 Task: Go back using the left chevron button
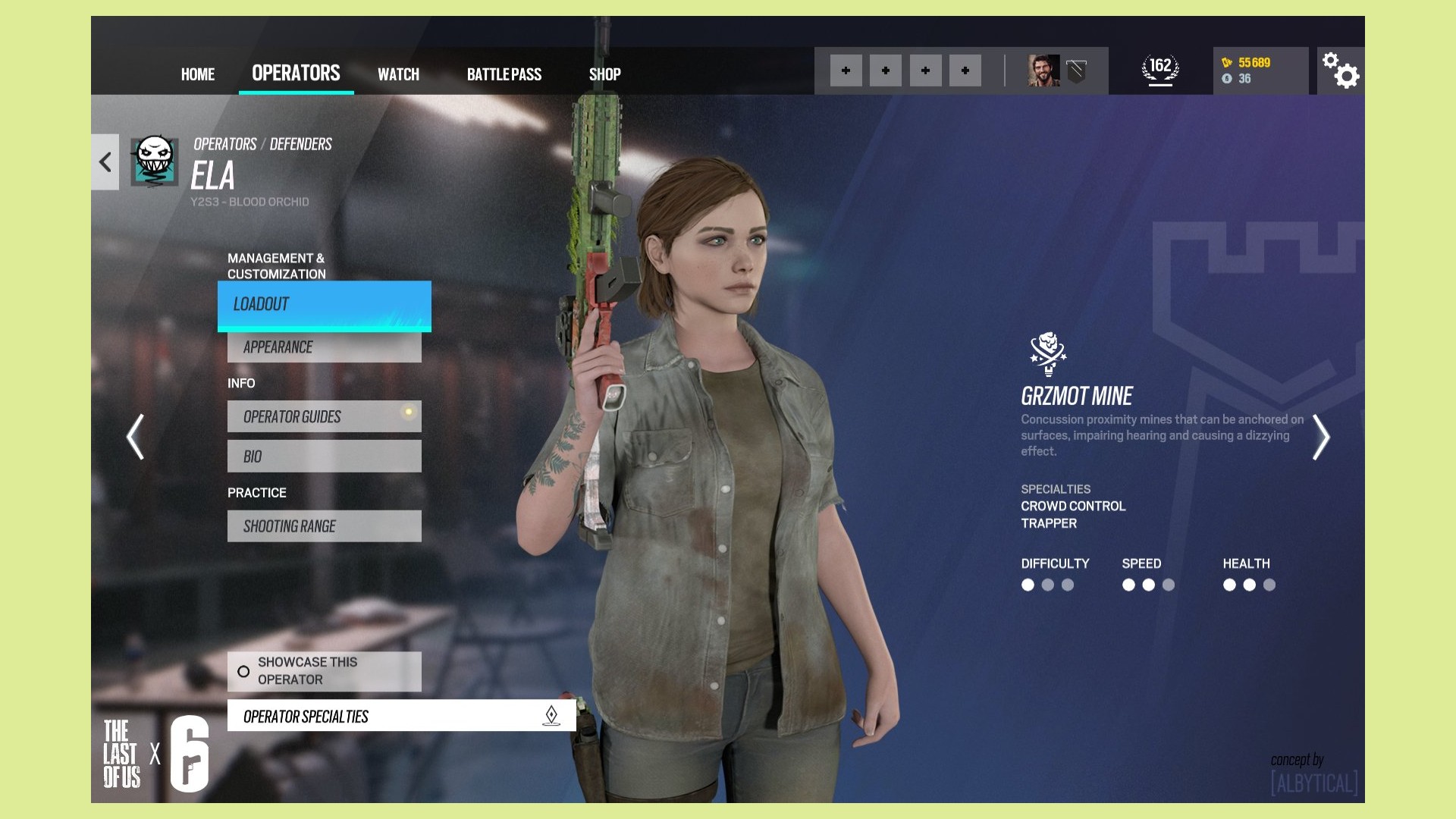[x=105, y=162]
